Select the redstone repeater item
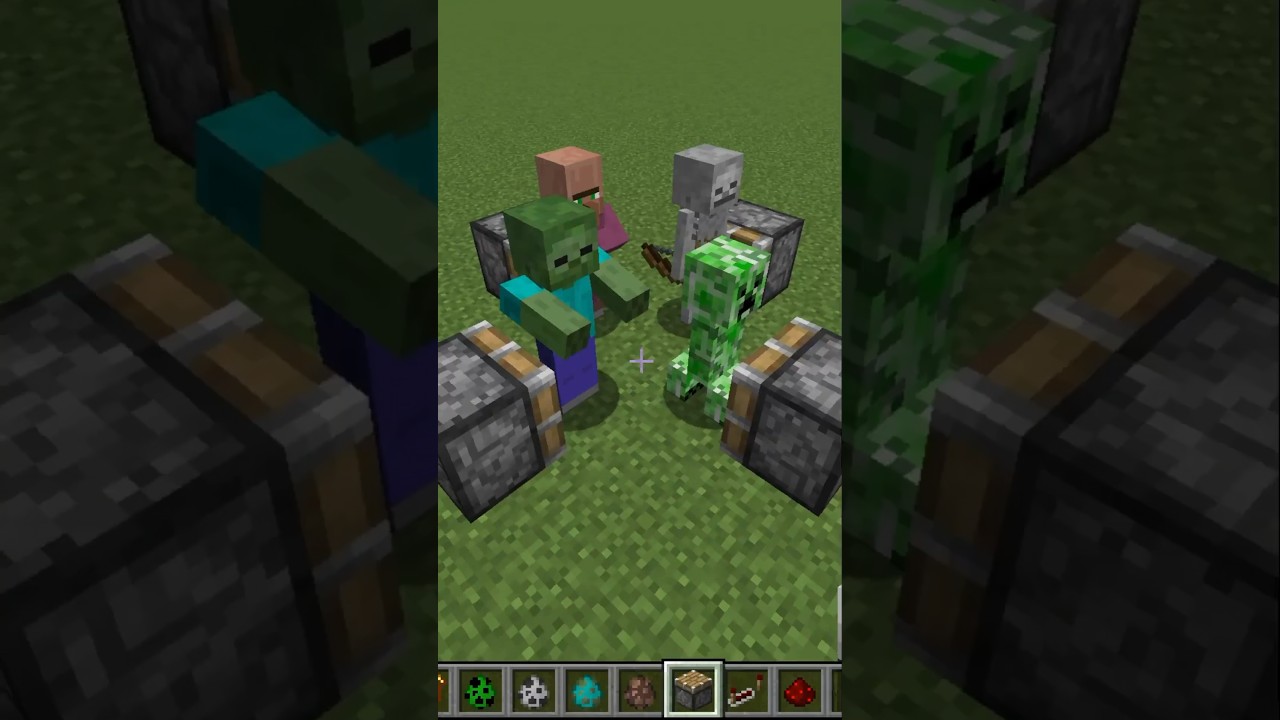1280x720 pixels. coord(747,690)
